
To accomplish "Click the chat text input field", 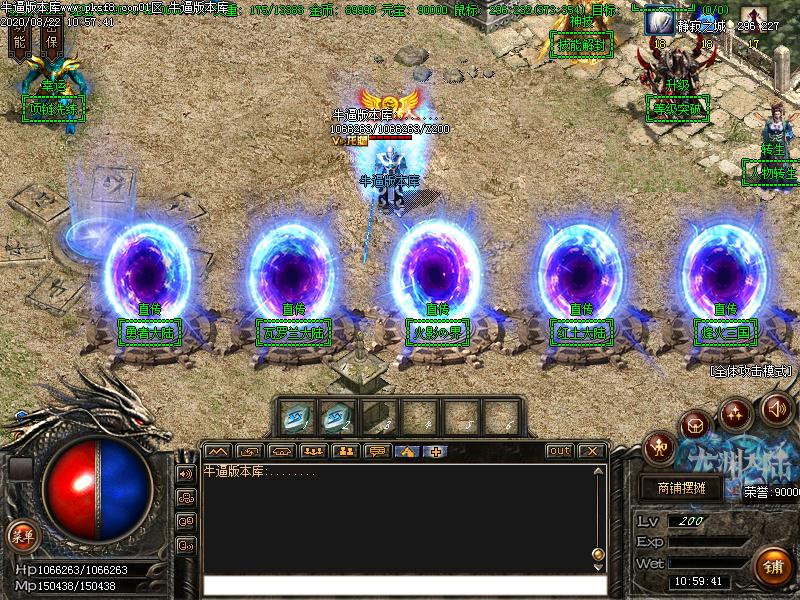I will (400, 584).
